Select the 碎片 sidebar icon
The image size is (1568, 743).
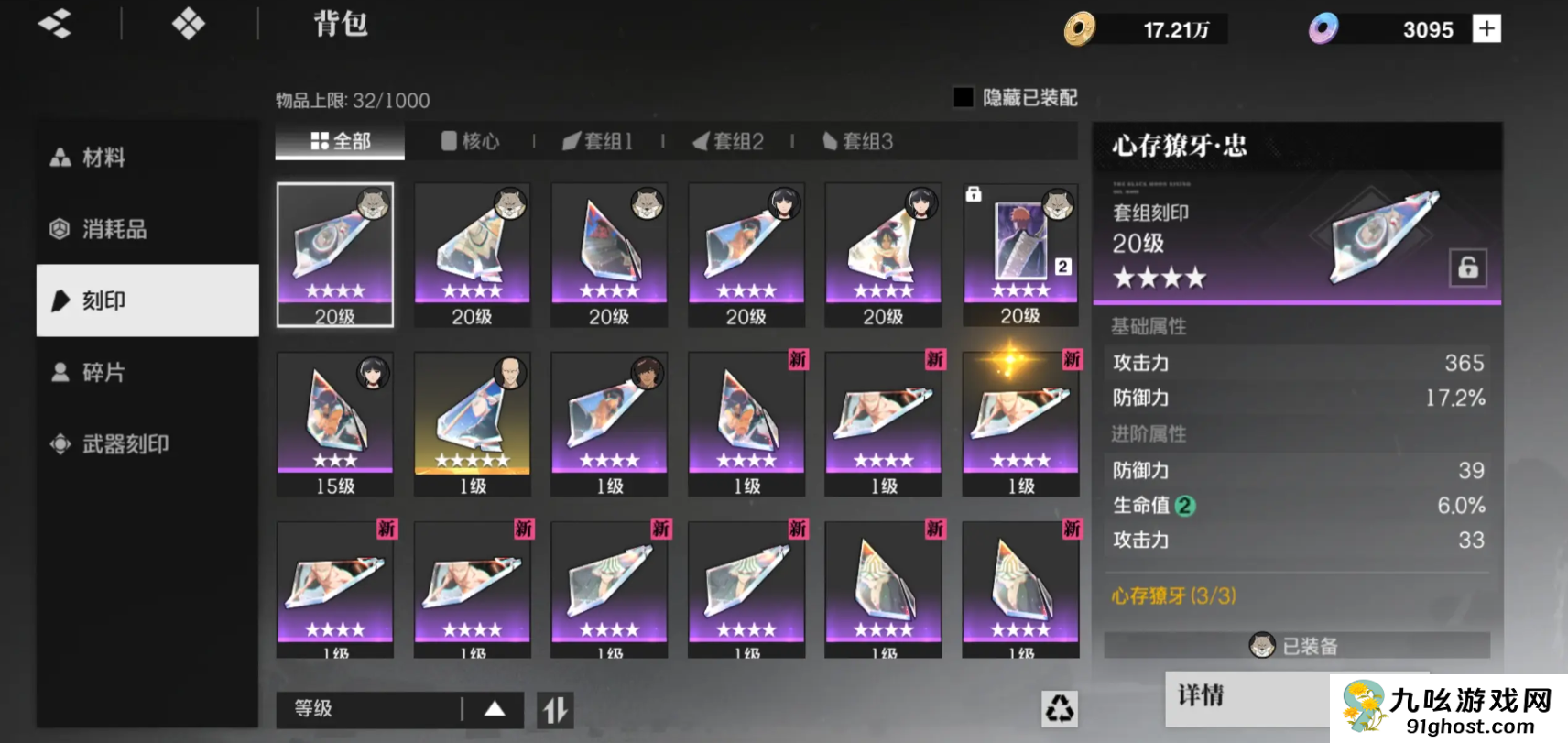coord(60,371)
